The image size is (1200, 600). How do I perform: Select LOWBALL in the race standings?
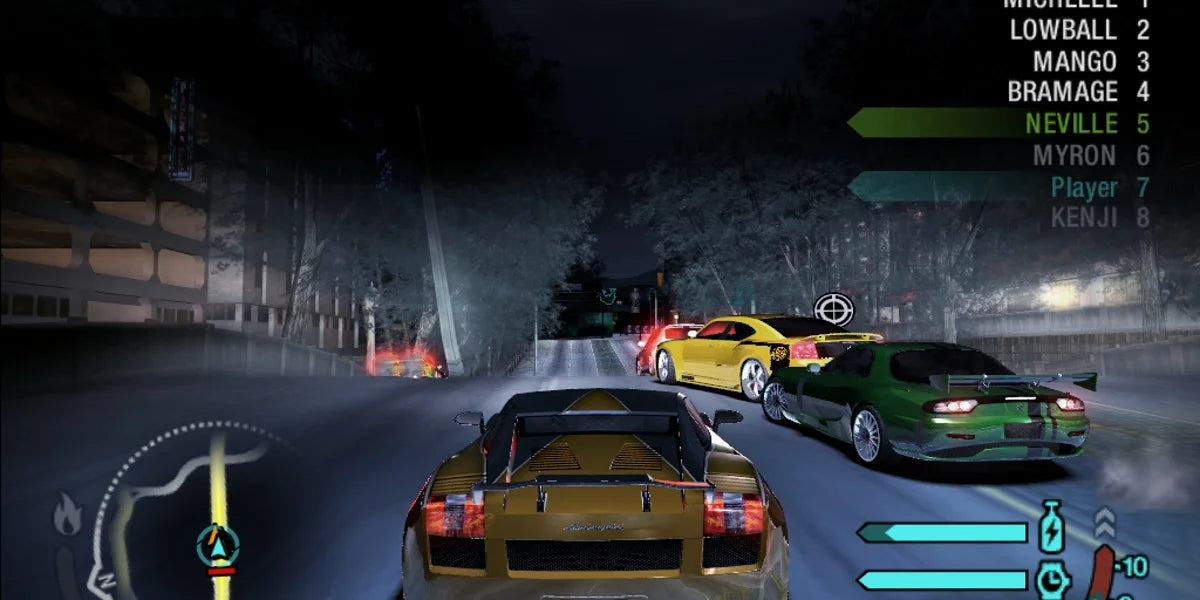click(1078, 30)
